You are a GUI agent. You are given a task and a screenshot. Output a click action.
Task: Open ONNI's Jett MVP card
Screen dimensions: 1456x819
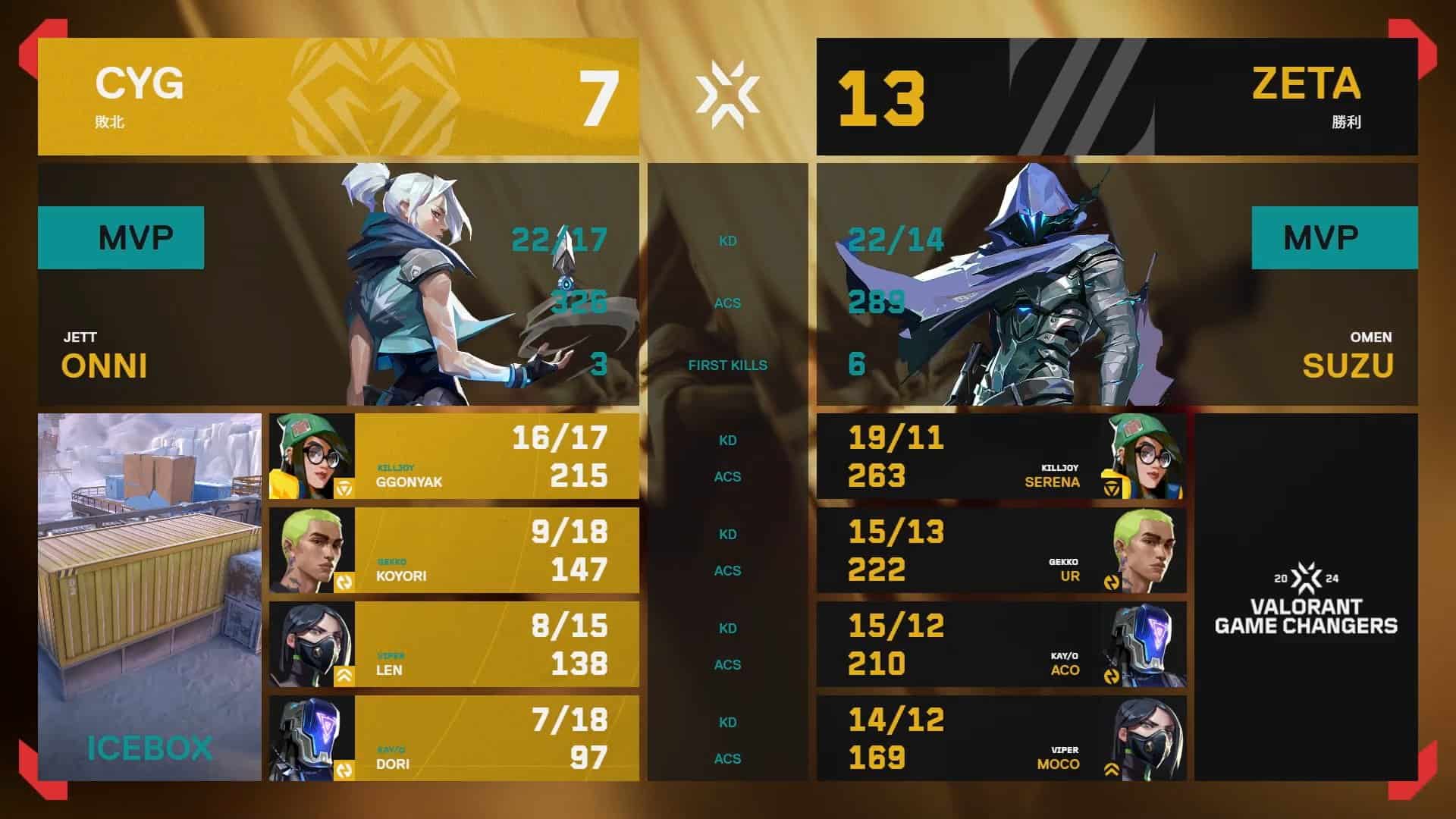click(x=338, y=284)
